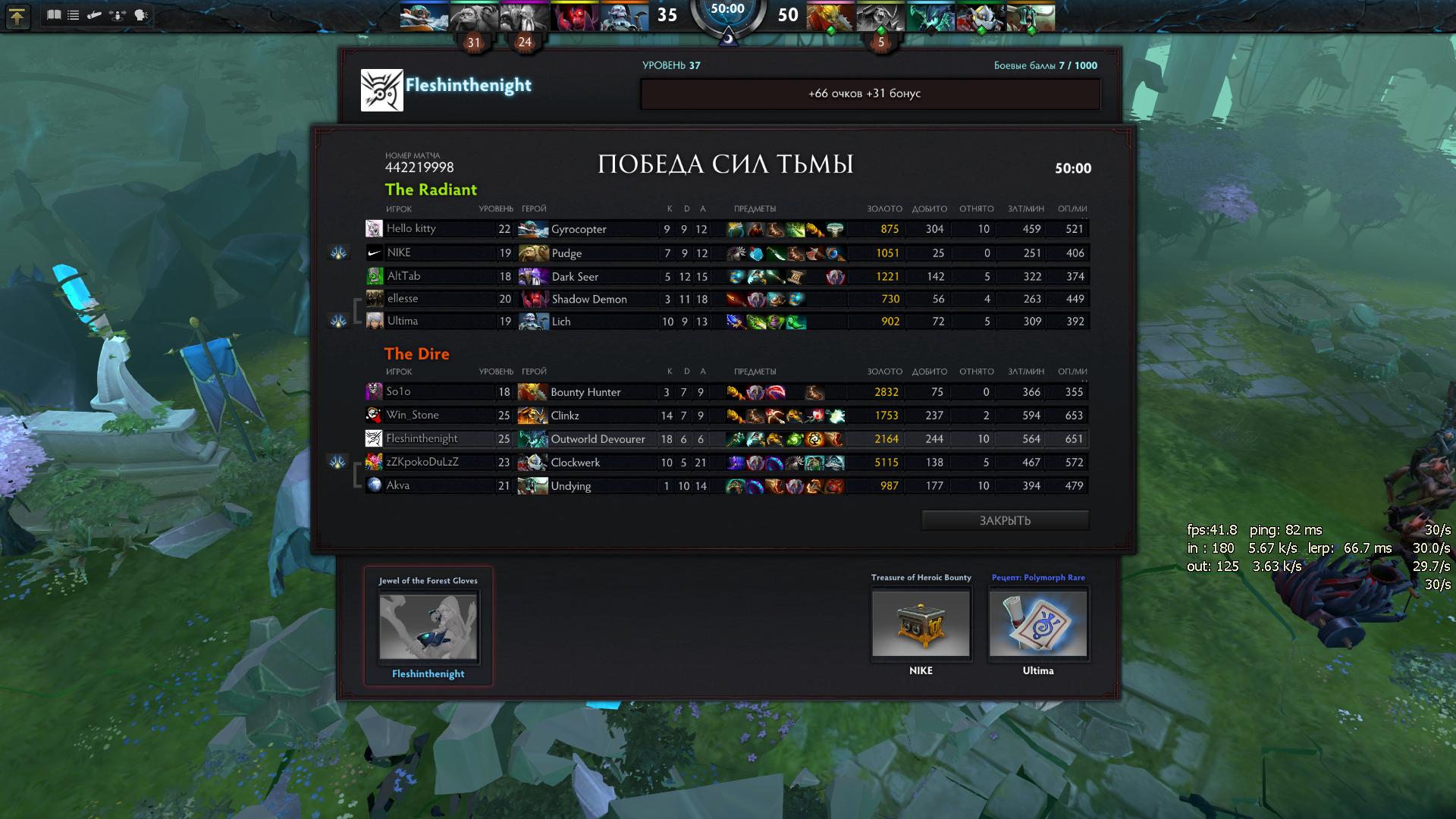Click the Outworld Devourer hero icon in Dire list
Screen dimensions: 1456x819
(532, 439)
